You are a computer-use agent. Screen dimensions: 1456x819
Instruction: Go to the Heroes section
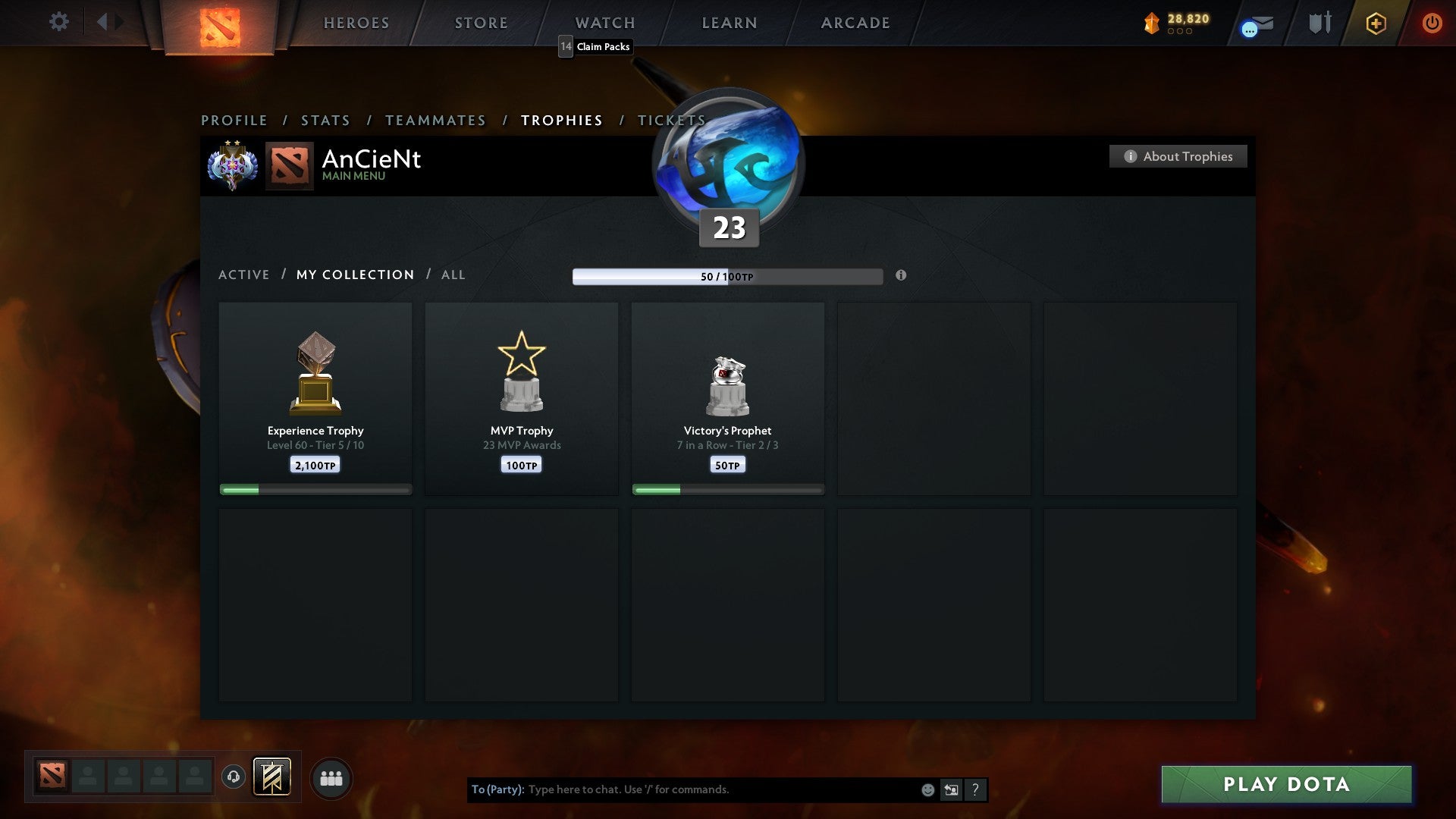[356, 23]
